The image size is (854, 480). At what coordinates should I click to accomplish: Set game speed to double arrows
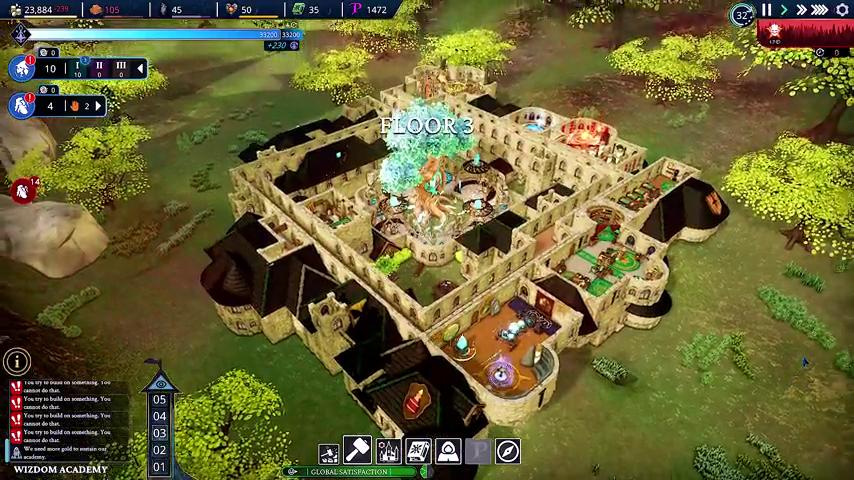(801, 10)
